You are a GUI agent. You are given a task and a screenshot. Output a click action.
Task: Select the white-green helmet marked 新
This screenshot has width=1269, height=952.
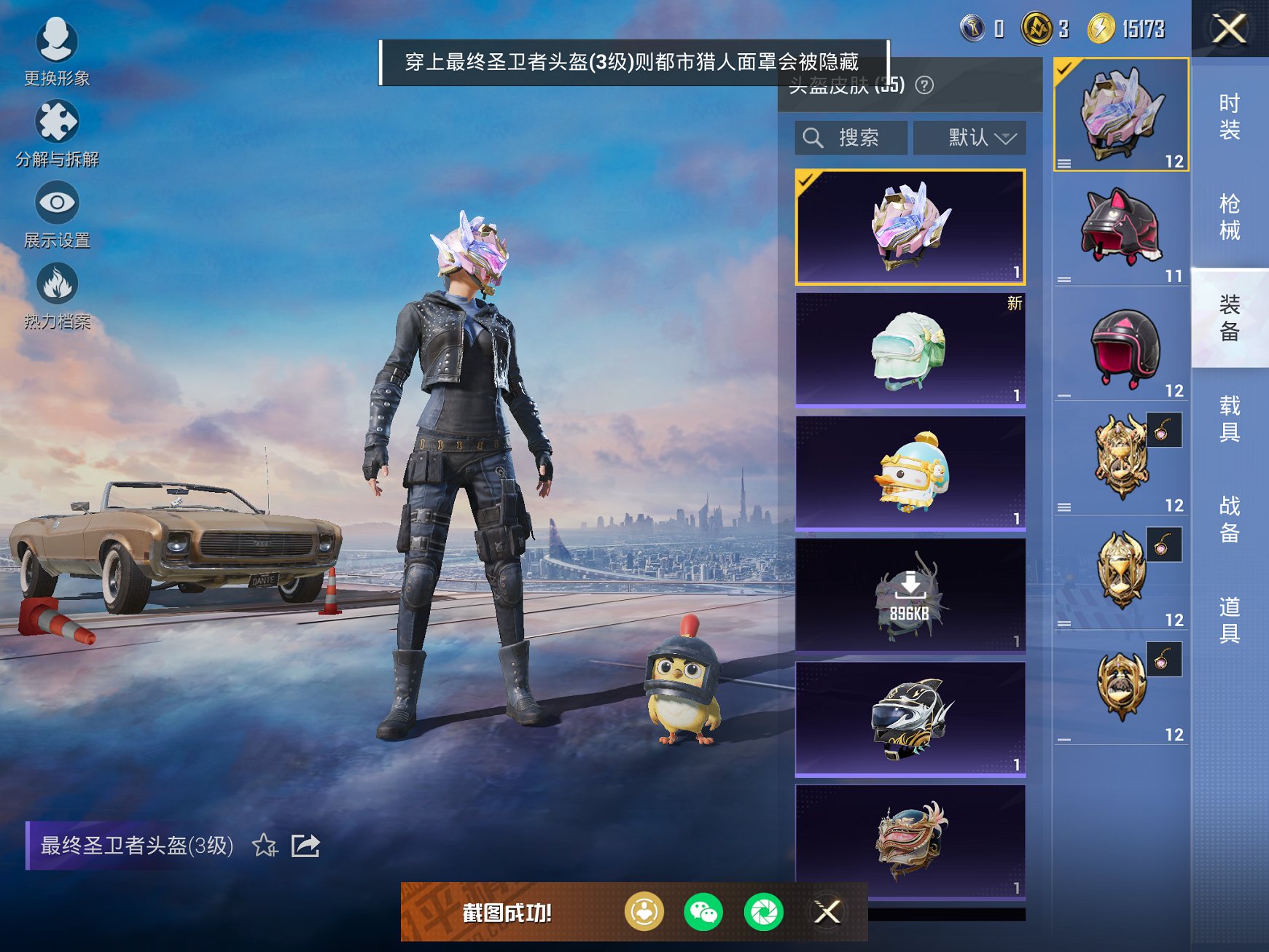pyautogui.click(x=910, y=348)
